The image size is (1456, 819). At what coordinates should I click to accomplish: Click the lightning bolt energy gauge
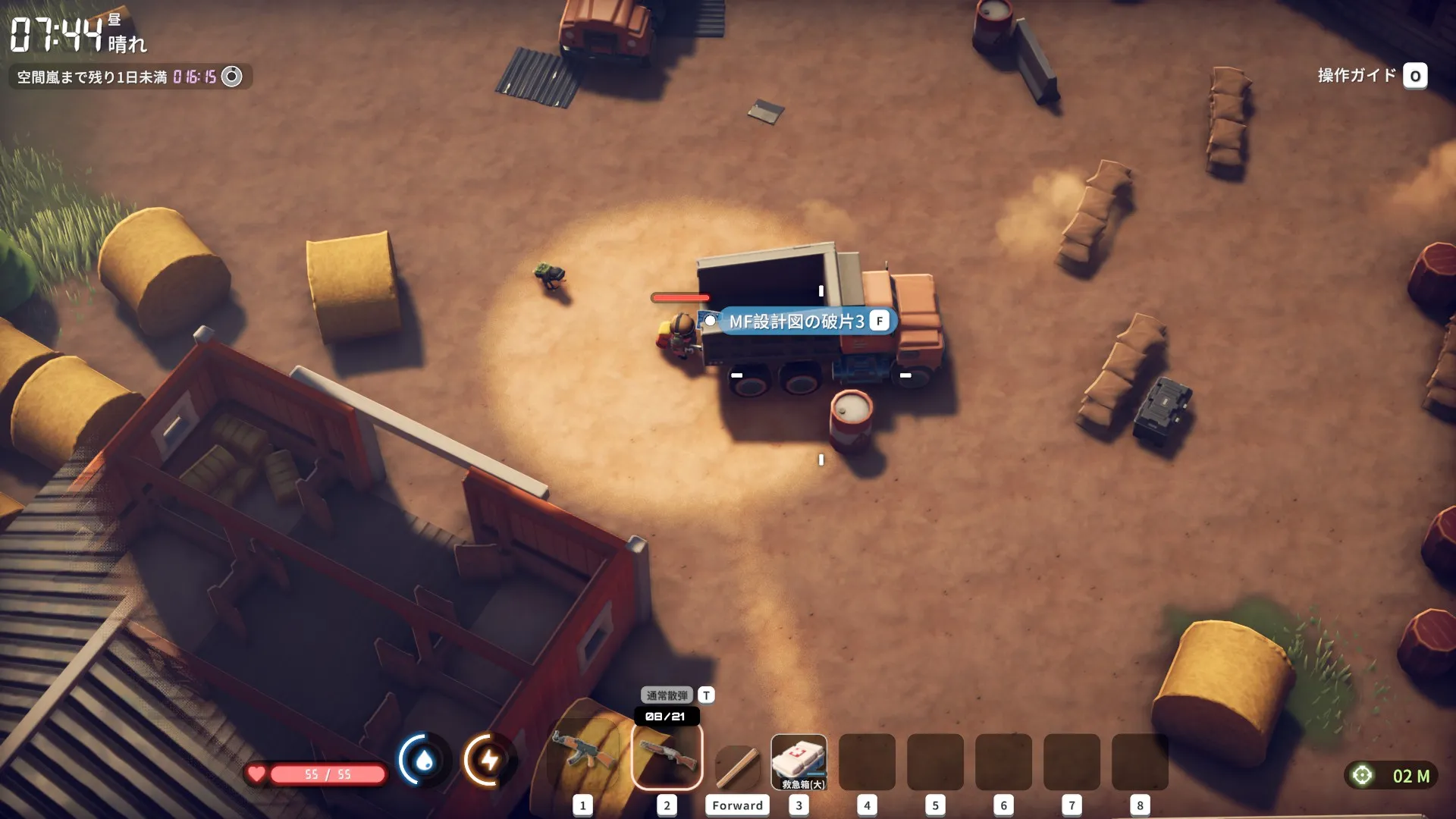(490, 760)
